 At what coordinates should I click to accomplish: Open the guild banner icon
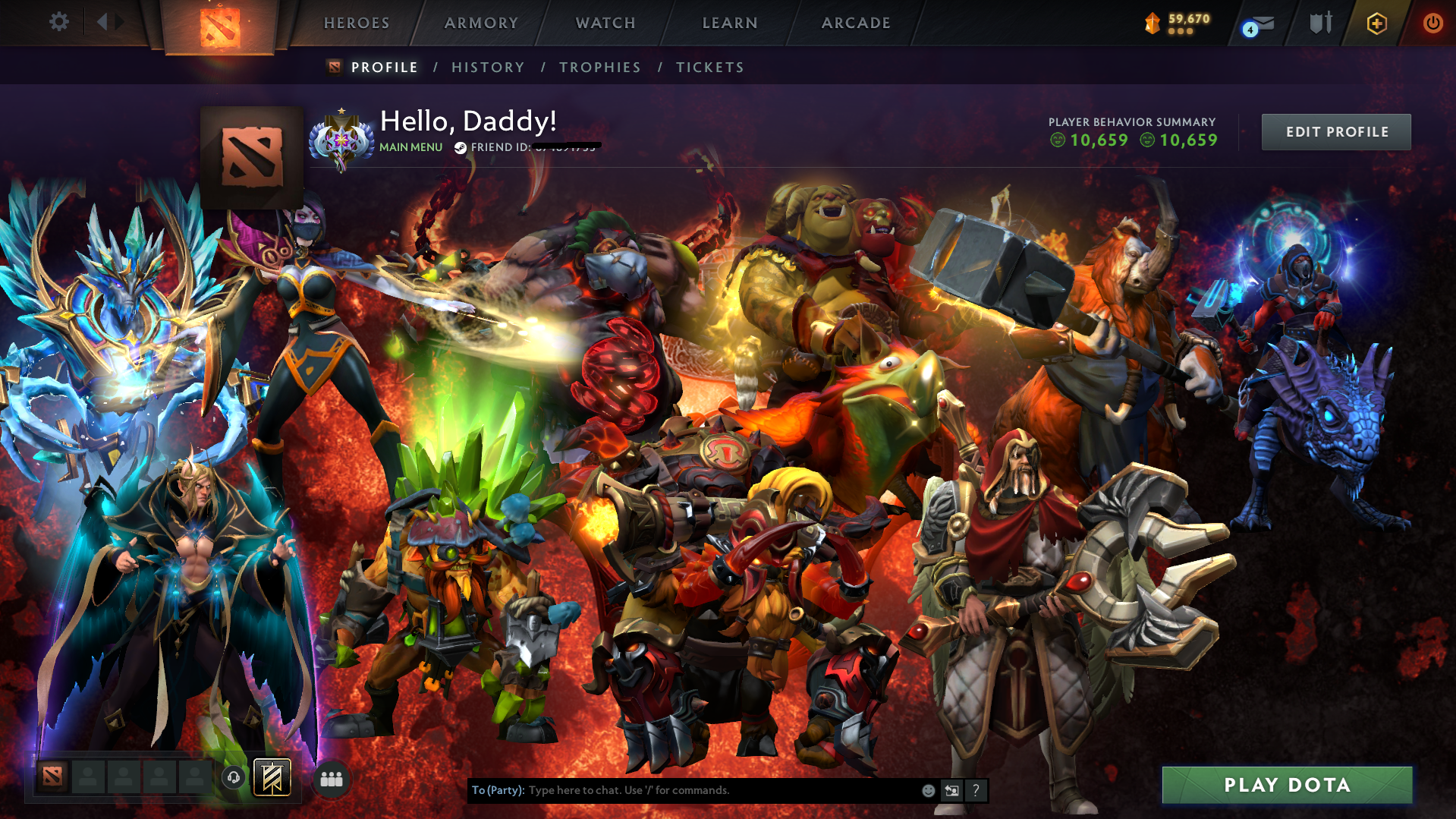pos(271,777)
